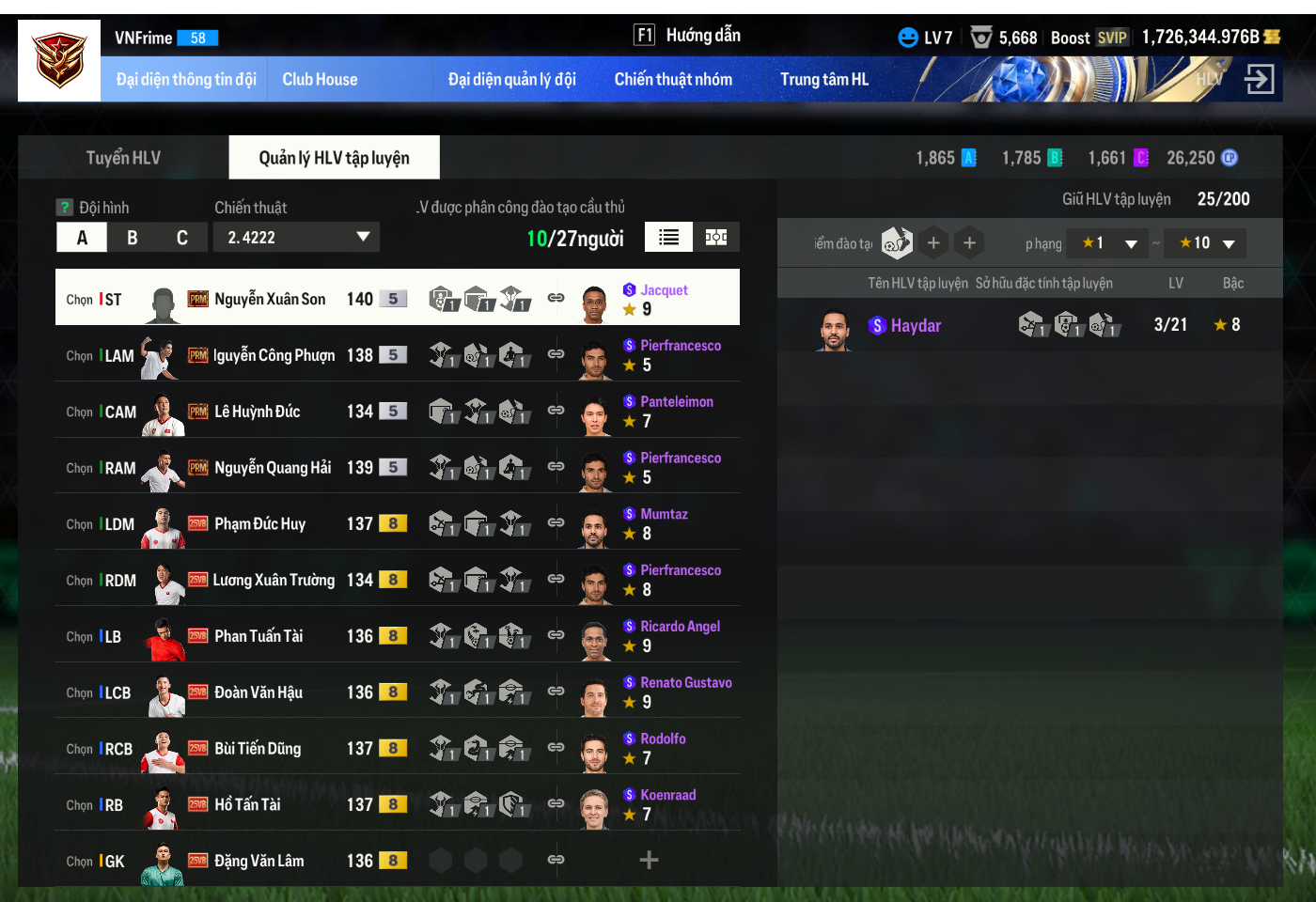
Task: Open Chiến thuật nhóm in top menu
Action: coord(673,80)
